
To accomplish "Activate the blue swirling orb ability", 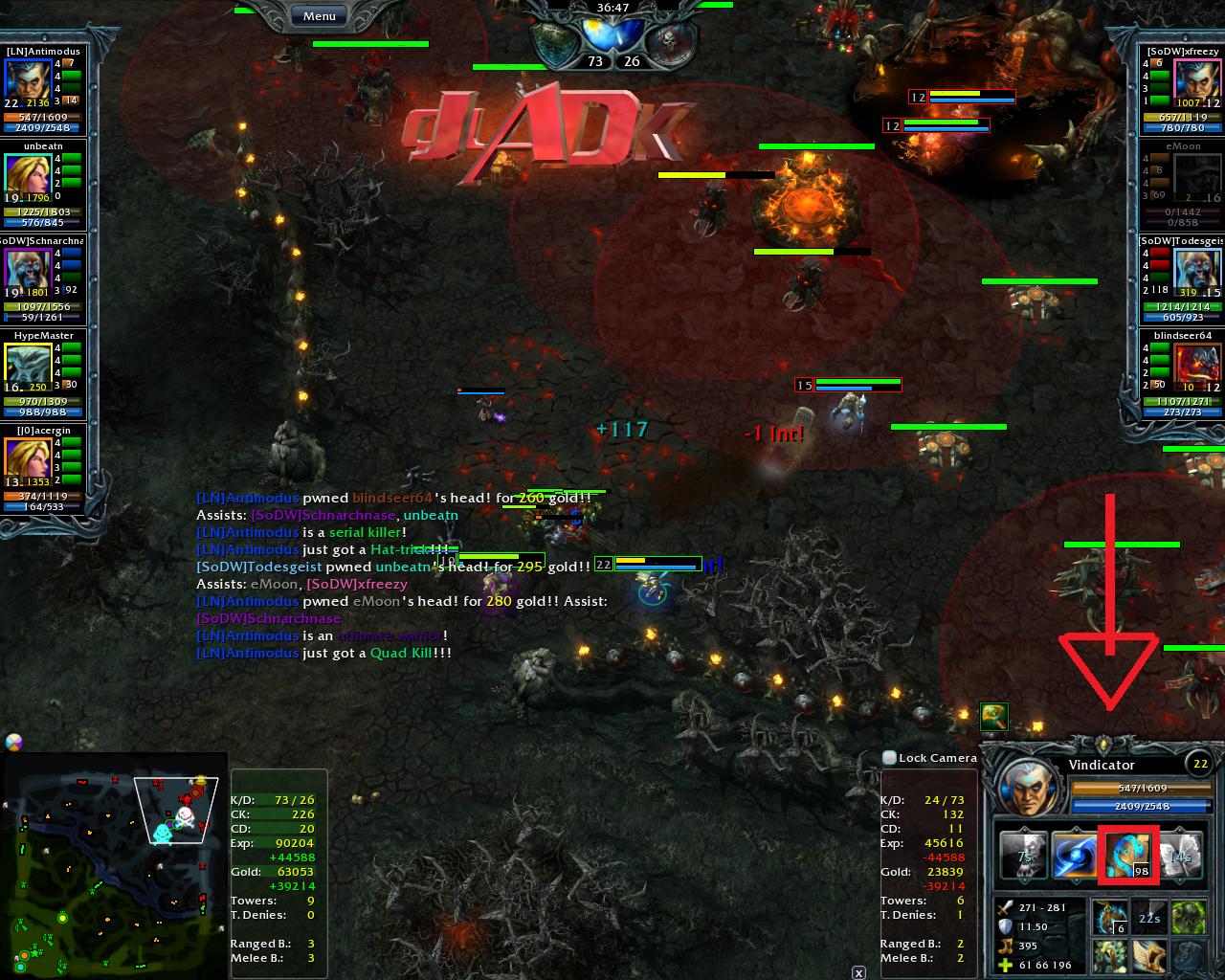I will pyautogui.click(x=1074, y=855).
